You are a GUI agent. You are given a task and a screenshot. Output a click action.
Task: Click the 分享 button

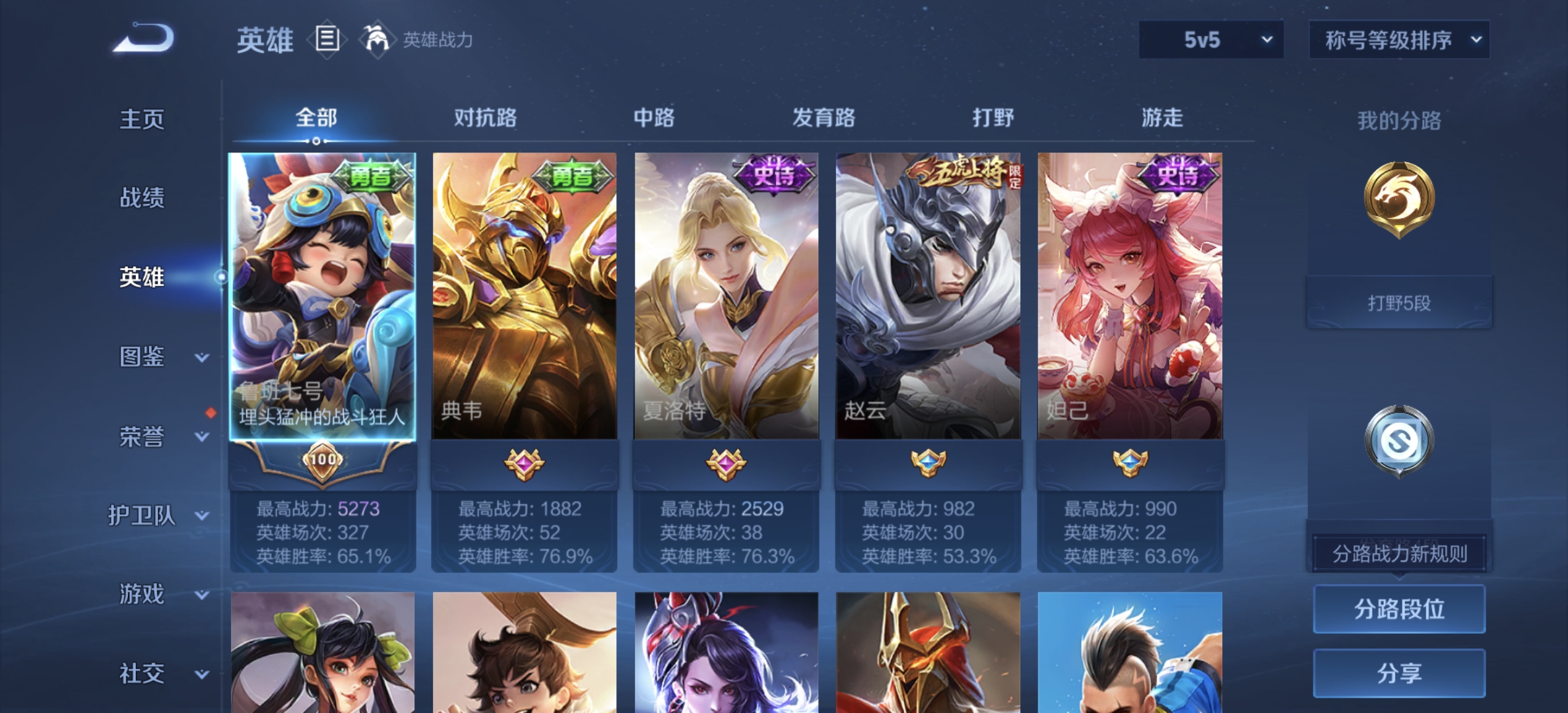[x=1398, y=673]
